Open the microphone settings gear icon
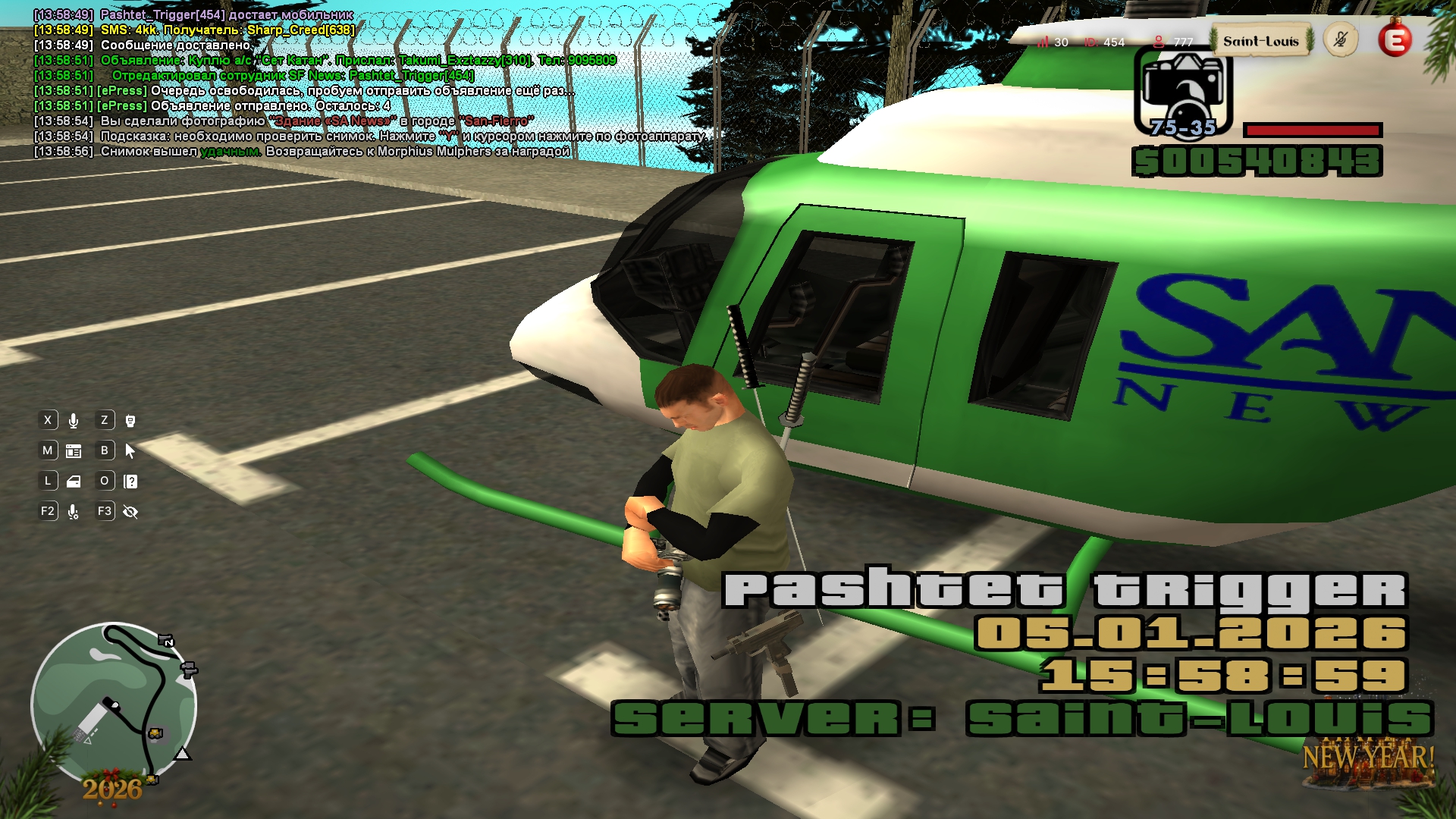 point(74,512)
